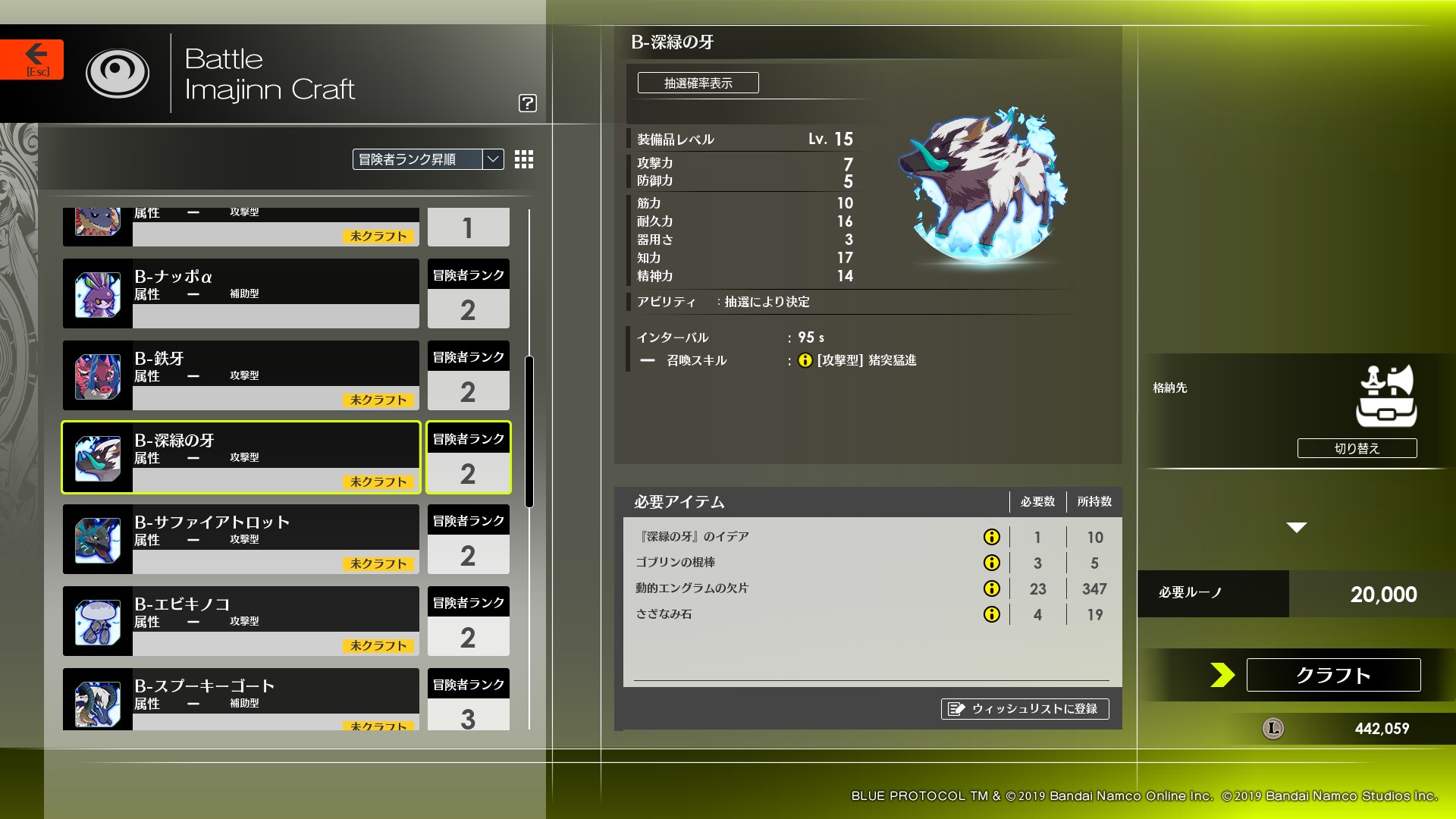Click the chevron arrow on the sort box
The image size is (1456, 819).
(x=492, y=160)
